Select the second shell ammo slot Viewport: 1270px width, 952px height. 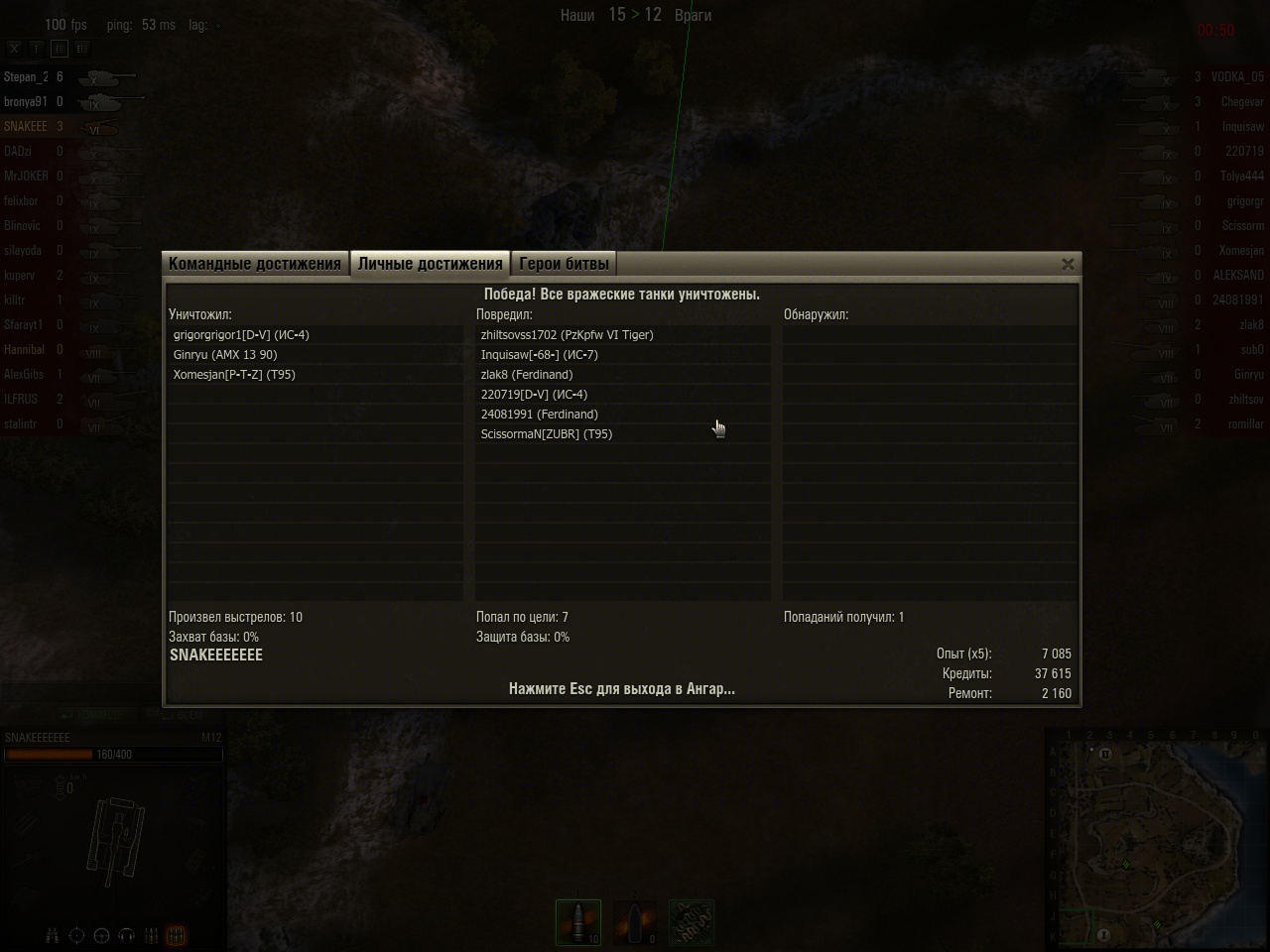tap(635, 922)
